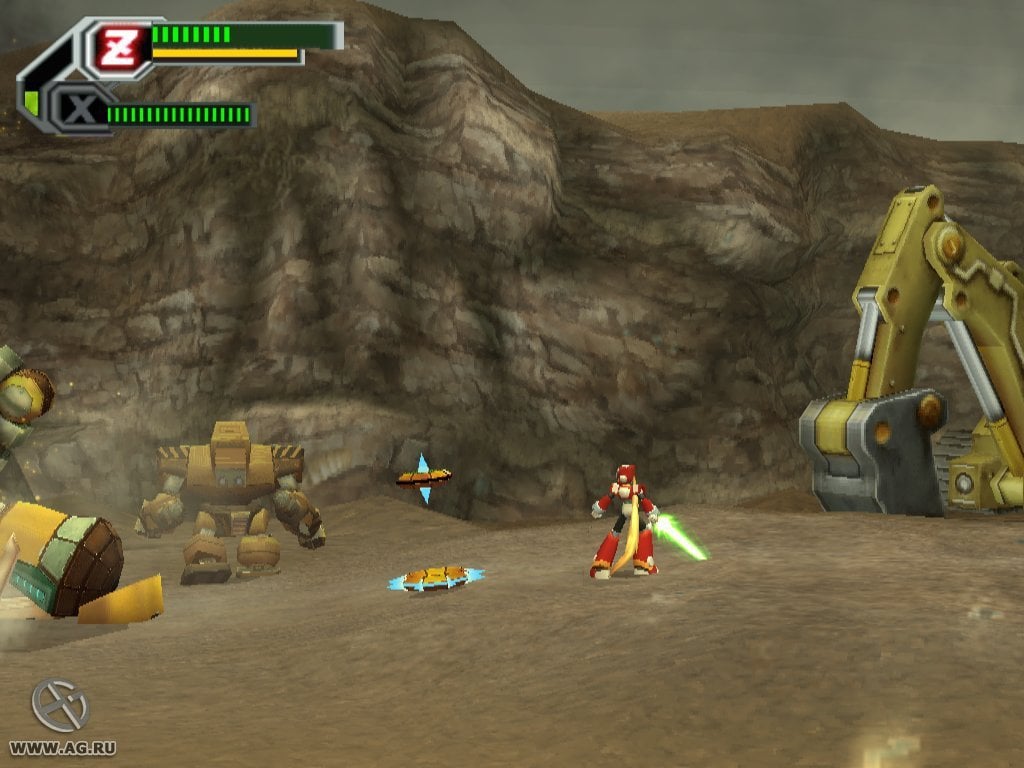This screenshot has height=768, width=1024.
Task: Switch to the X partner icon
Action: pyautogui.click(x=79, y=110)
